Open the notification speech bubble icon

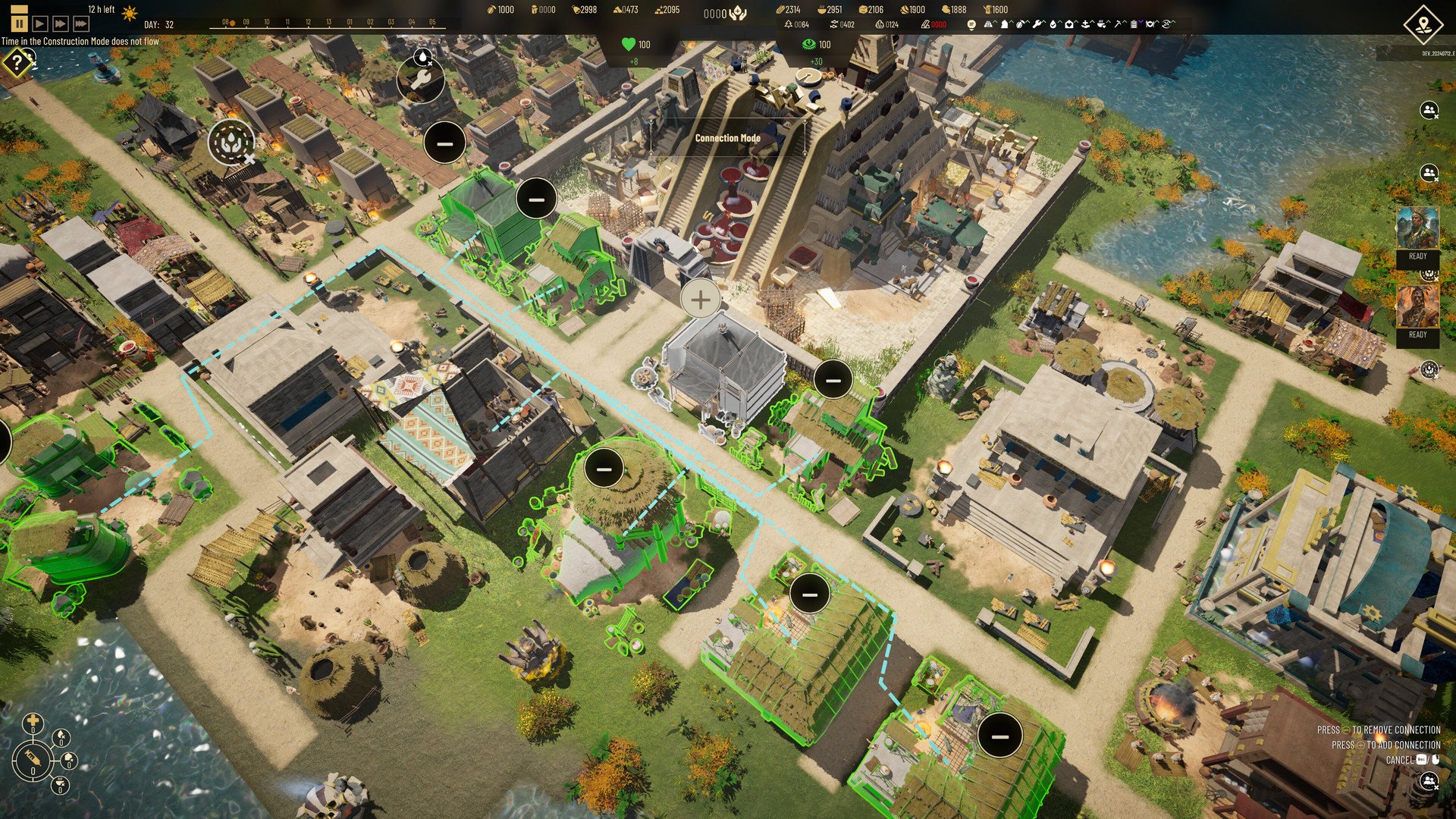(971, 24)
